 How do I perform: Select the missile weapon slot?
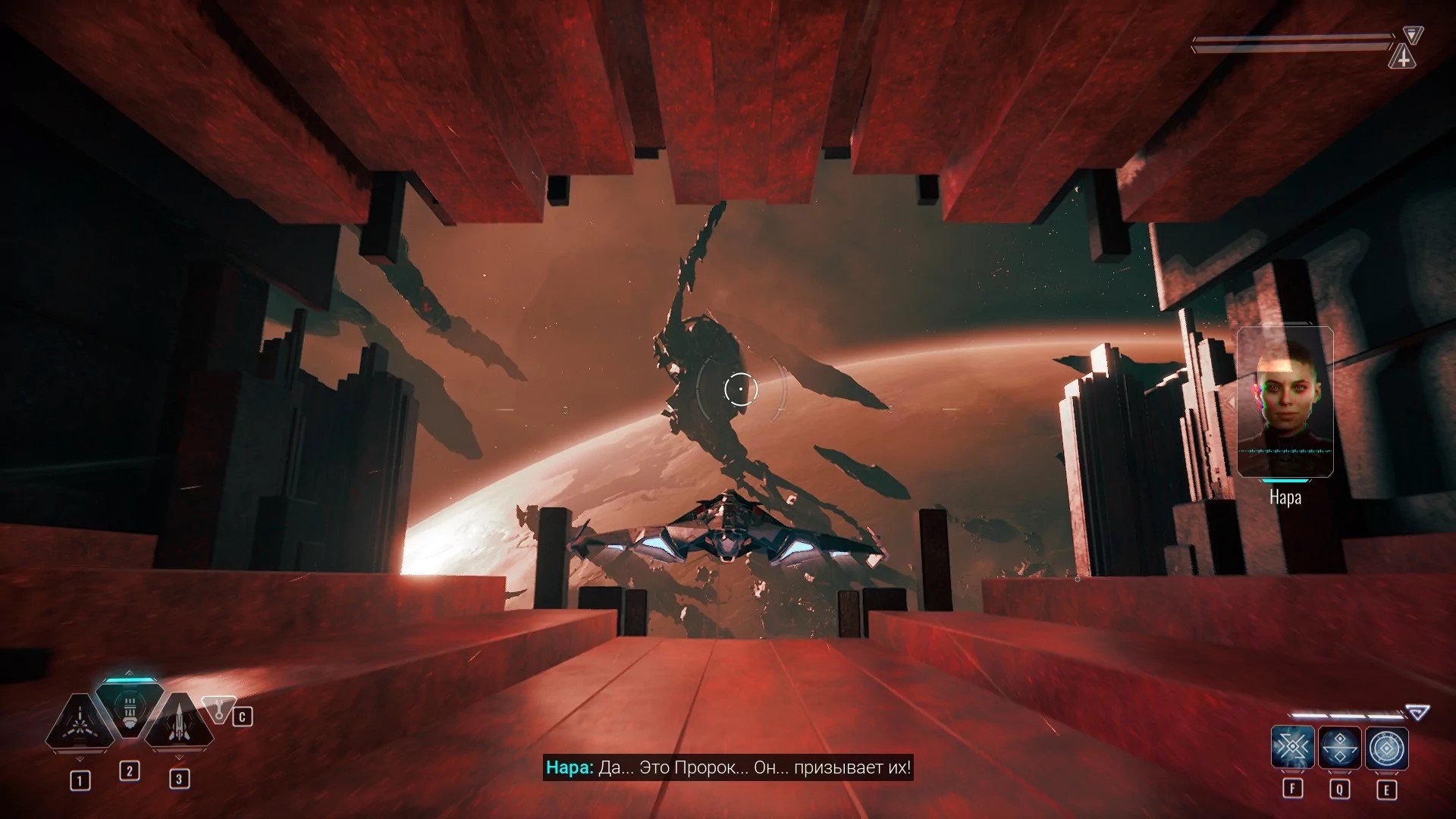click(179, 722)
